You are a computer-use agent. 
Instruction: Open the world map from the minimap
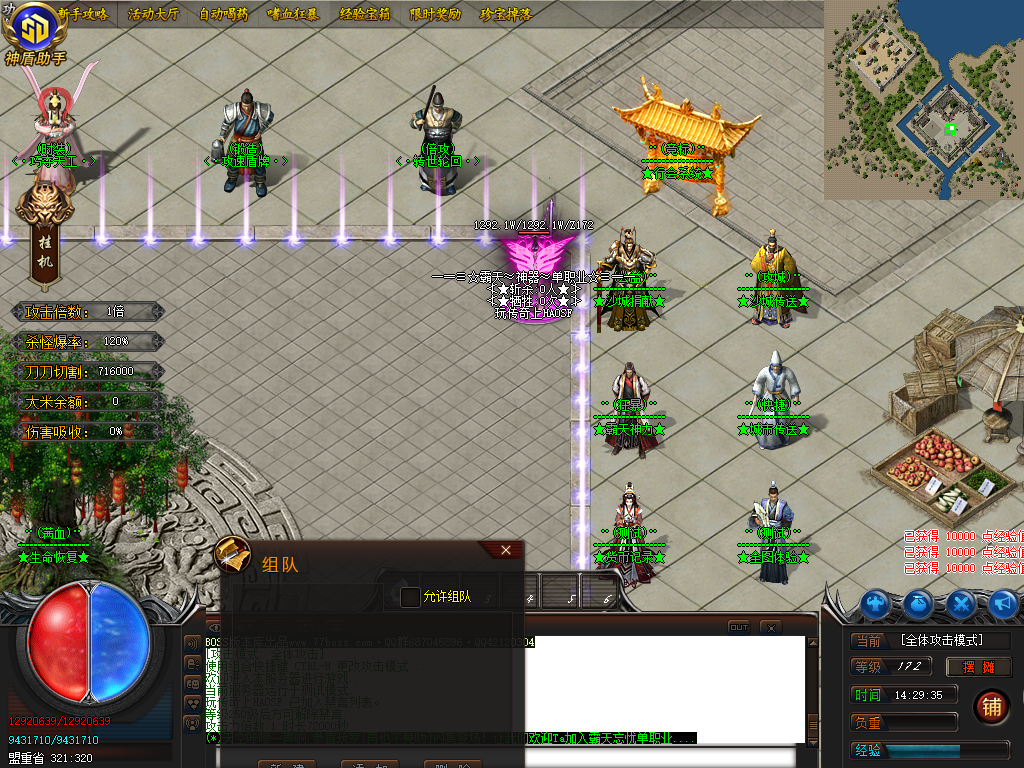924,98
